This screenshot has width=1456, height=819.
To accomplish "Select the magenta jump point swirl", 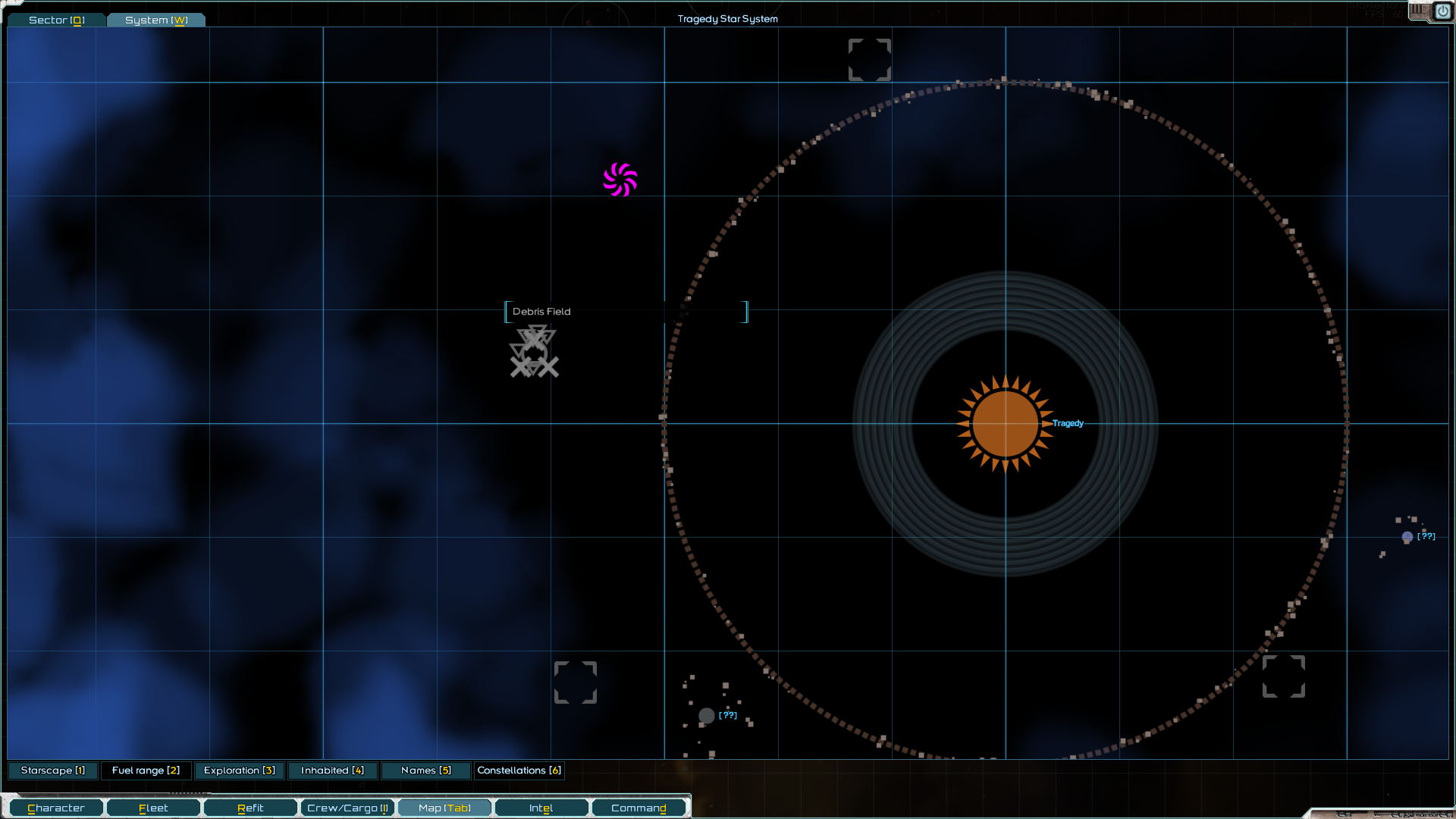I will click(x=620, y=179).
